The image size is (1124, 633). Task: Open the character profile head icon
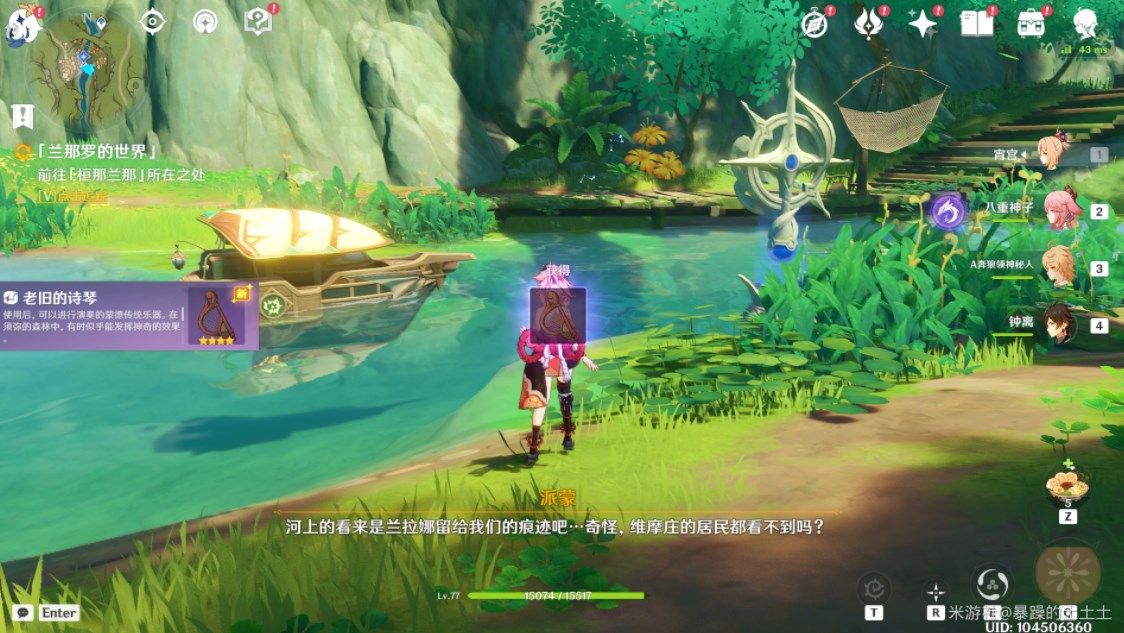click(x=1085, y=22)
